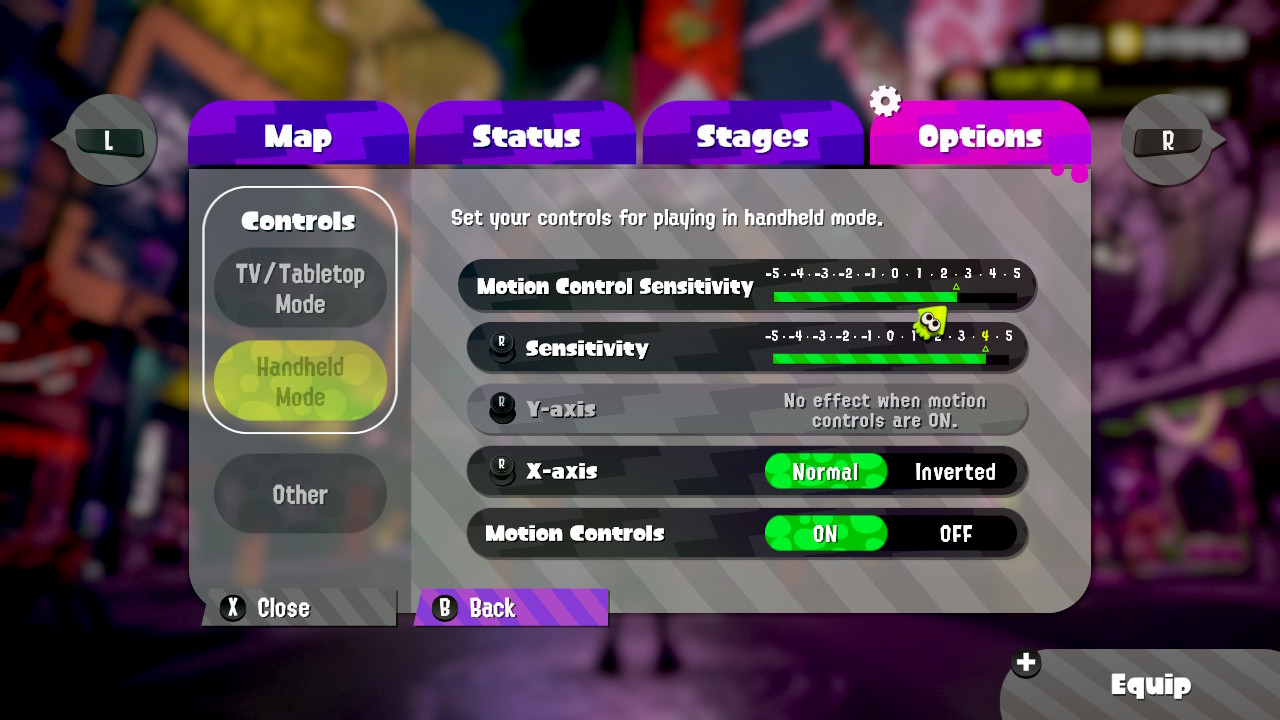Set X-axis to Inverted
Viewport: 1280px width, 720px height.
click(955, 472)
